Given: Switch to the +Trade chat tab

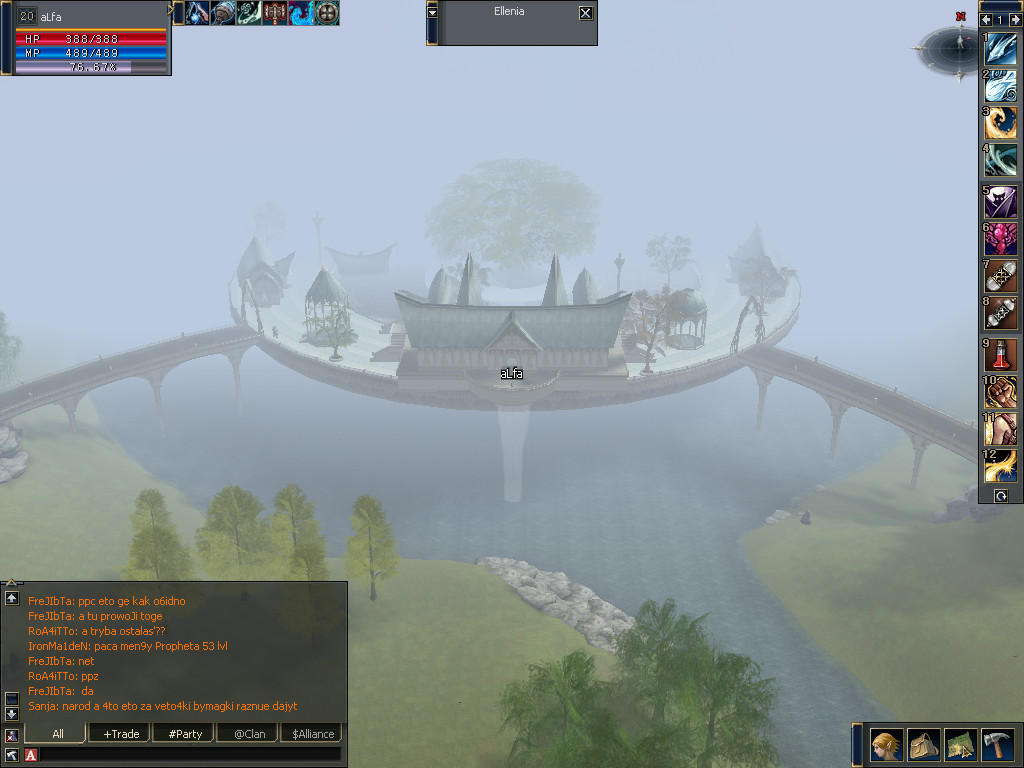Looking at the screenshot, I should [121, 734].
